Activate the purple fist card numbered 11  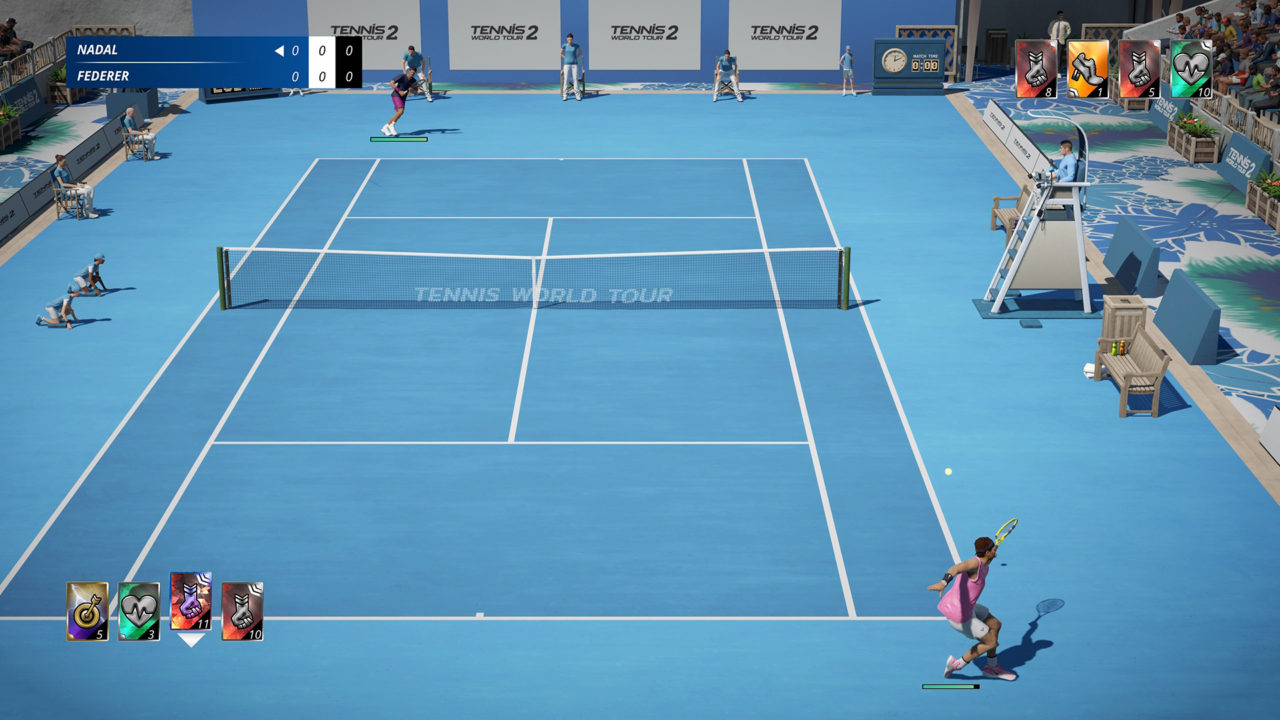[191, 601]
